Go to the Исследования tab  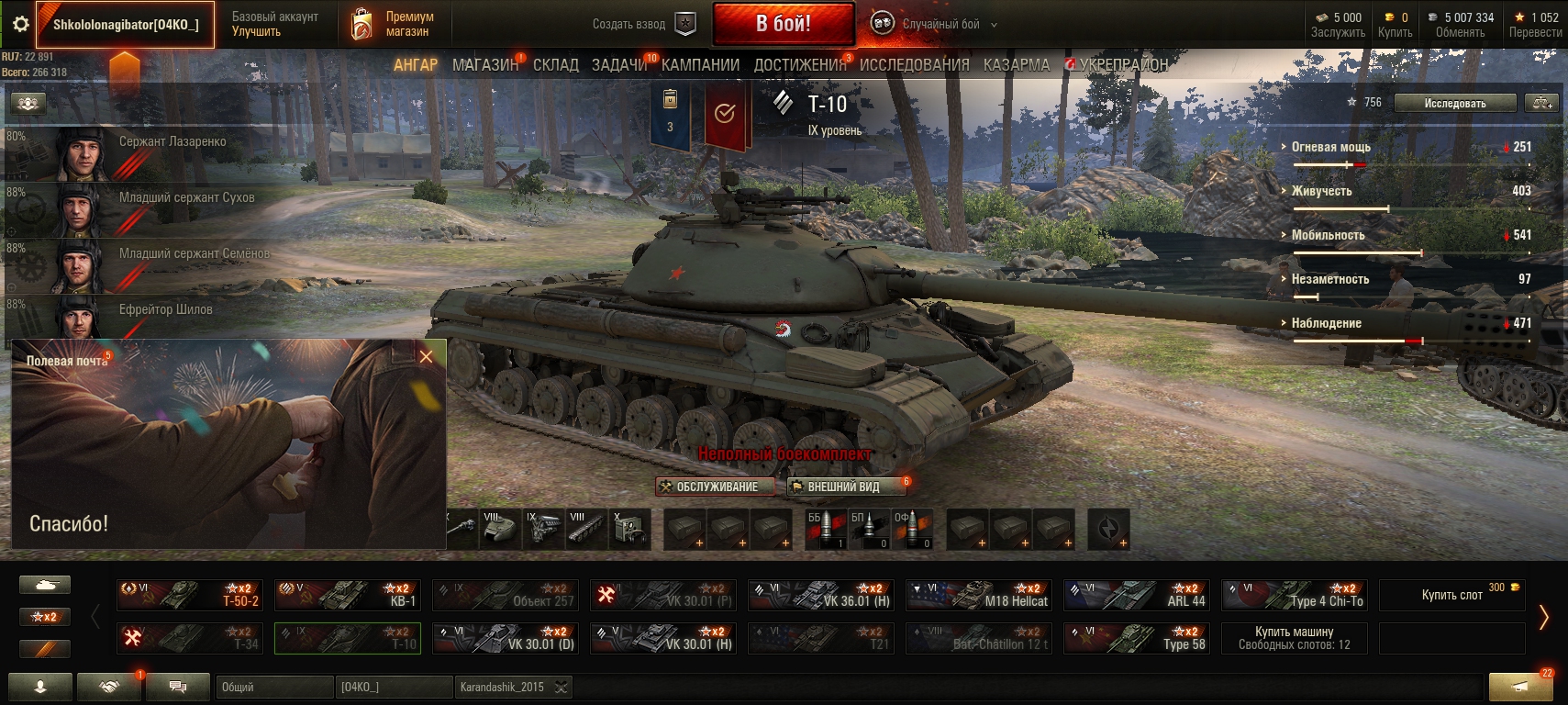point(914,65)
